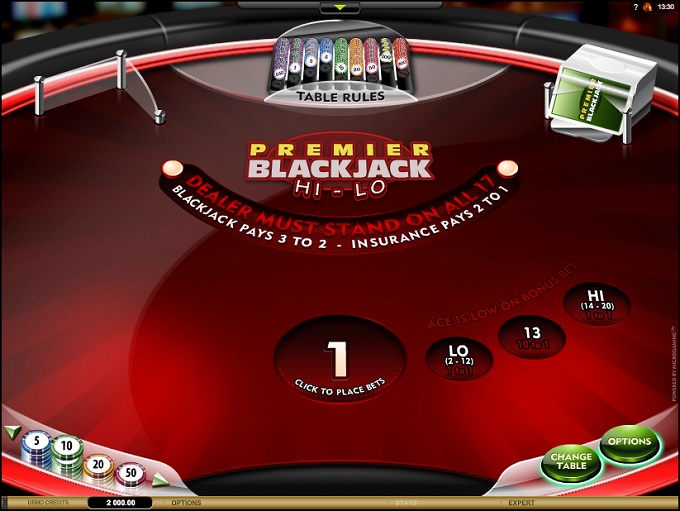Choose the 20 chip
The image size is (680, 511).
[x=98, y=465]
